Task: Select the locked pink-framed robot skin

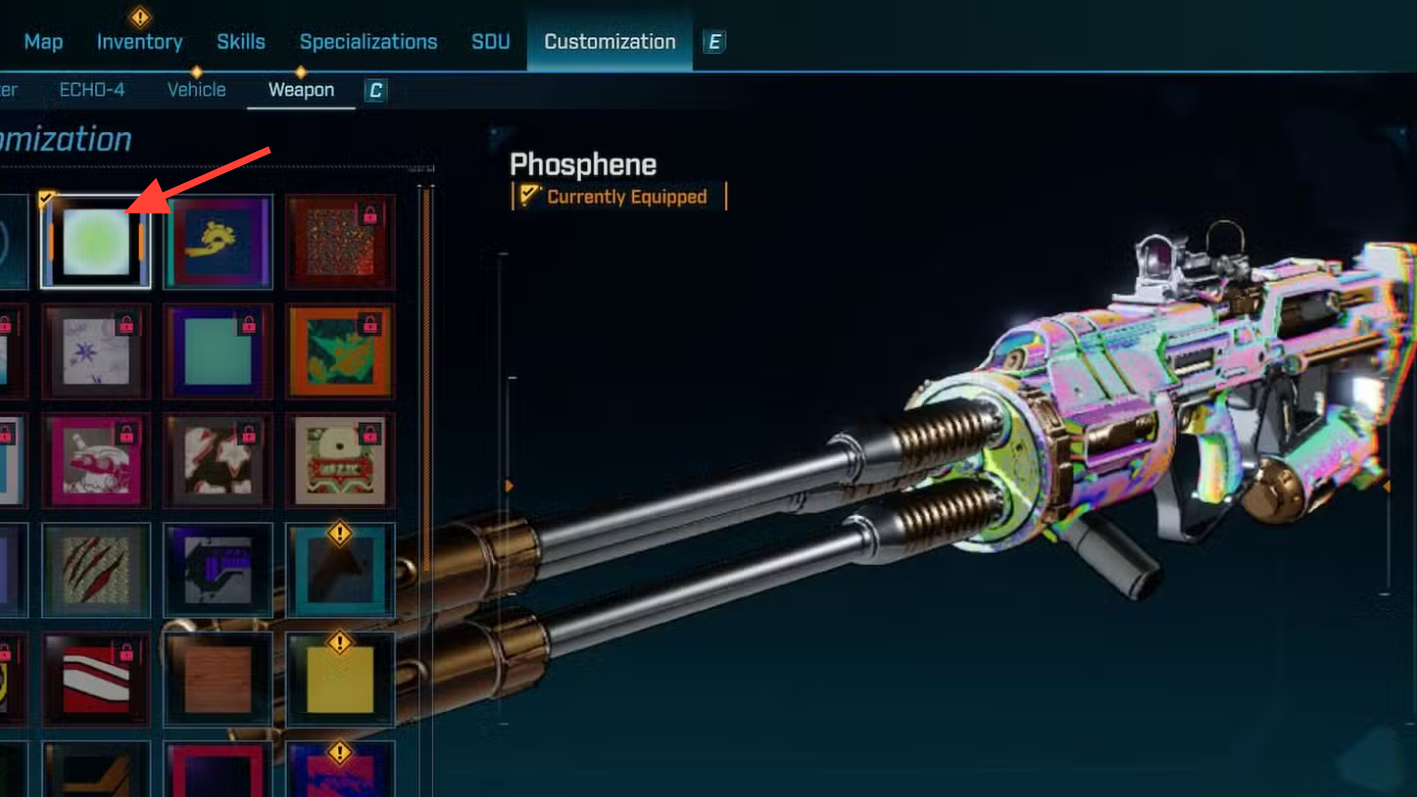Action: click(x=96, y=461)
